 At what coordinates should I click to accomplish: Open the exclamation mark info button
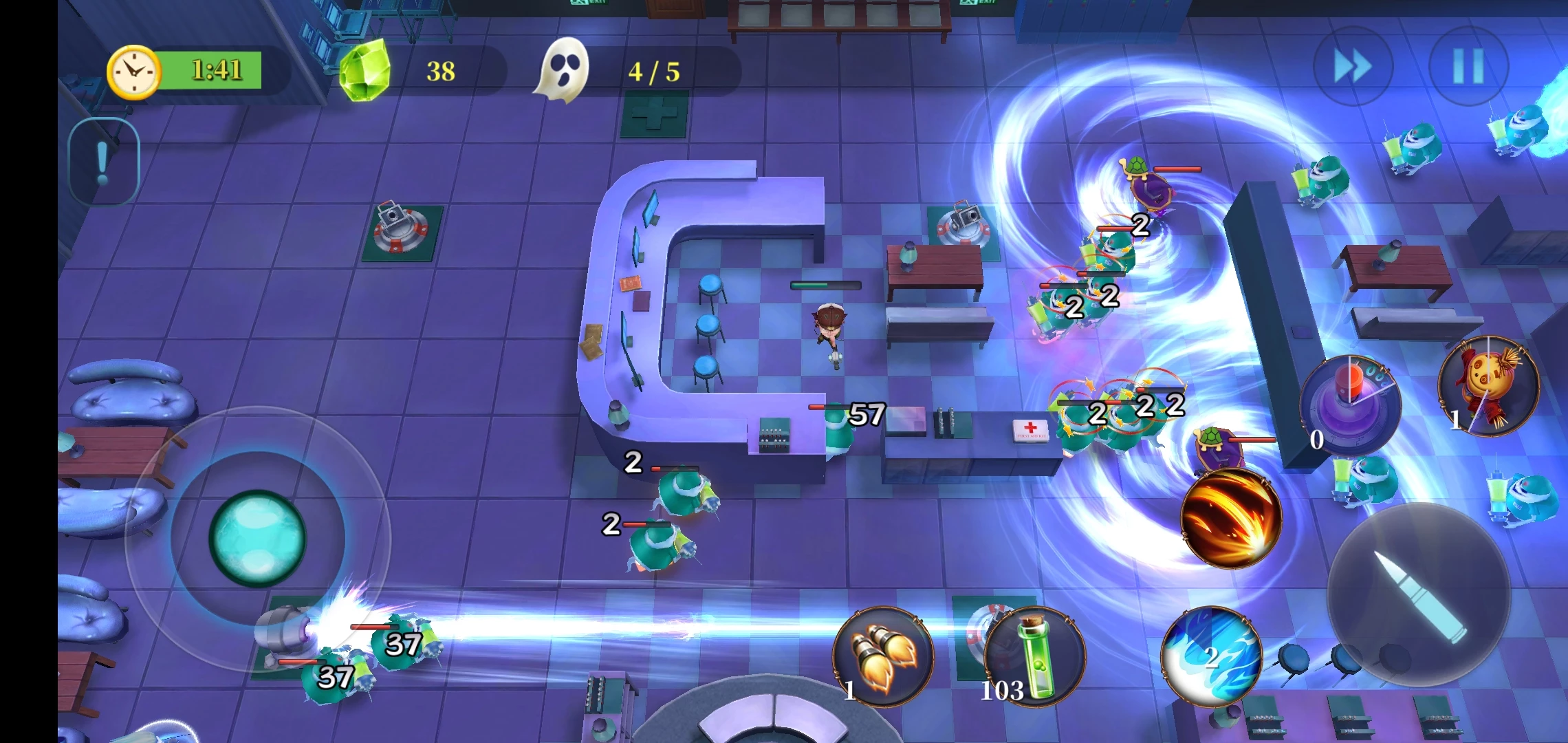104,162
